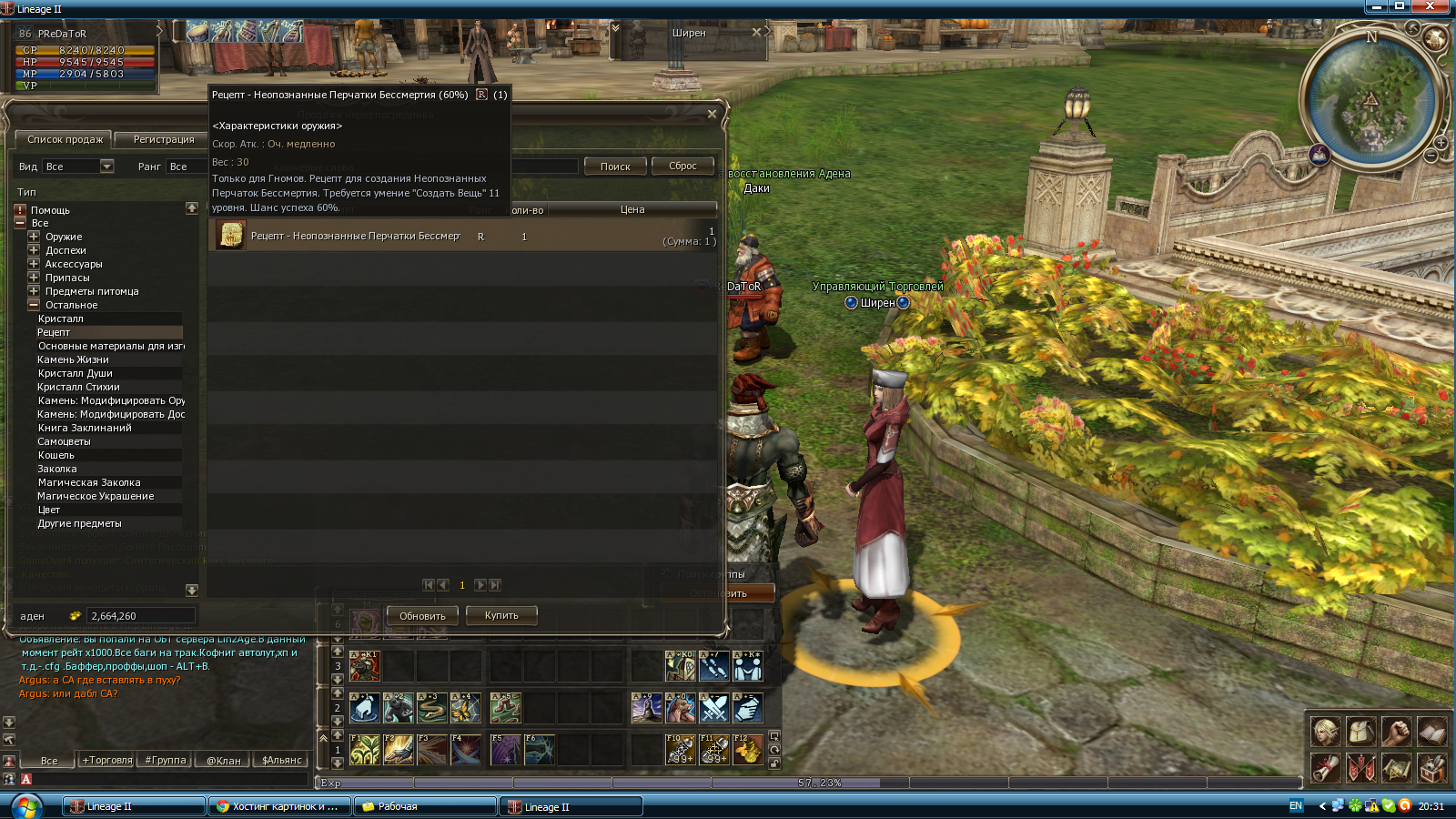Click the circular minimap

tap(1371, 98)
